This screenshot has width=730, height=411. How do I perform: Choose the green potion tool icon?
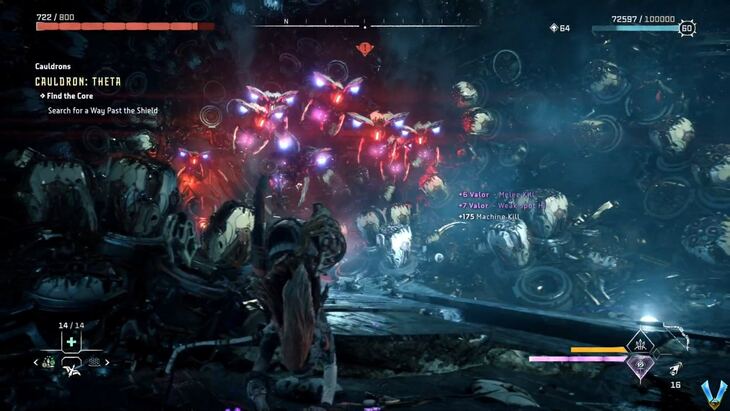coord(49,362)
